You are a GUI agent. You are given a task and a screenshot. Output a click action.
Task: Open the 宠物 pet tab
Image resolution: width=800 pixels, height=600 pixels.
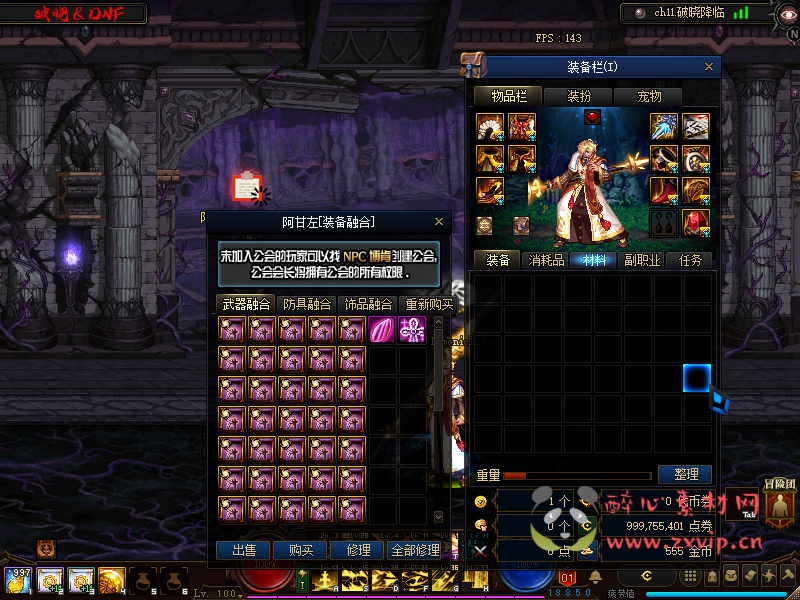(650, 96)
